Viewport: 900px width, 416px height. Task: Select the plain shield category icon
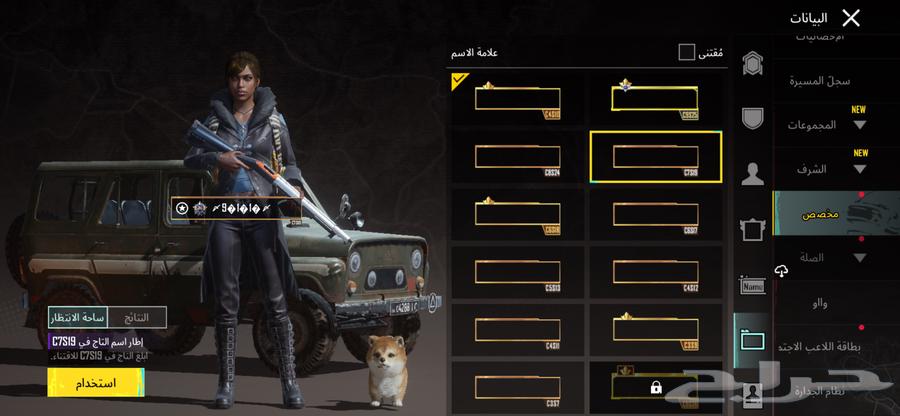[753, 118]
